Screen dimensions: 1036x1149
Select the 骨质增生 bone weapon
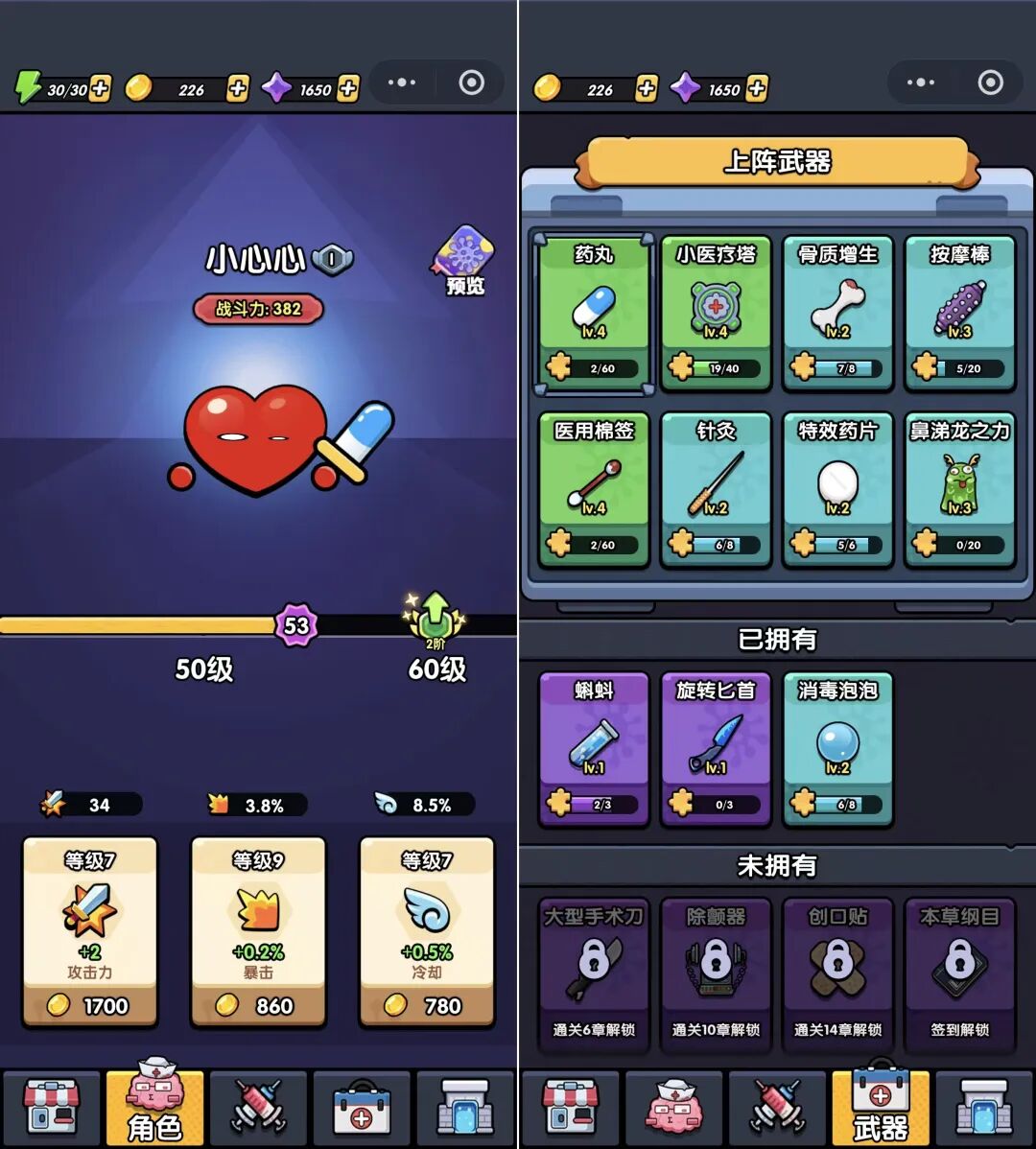click(x=837, y=314)
